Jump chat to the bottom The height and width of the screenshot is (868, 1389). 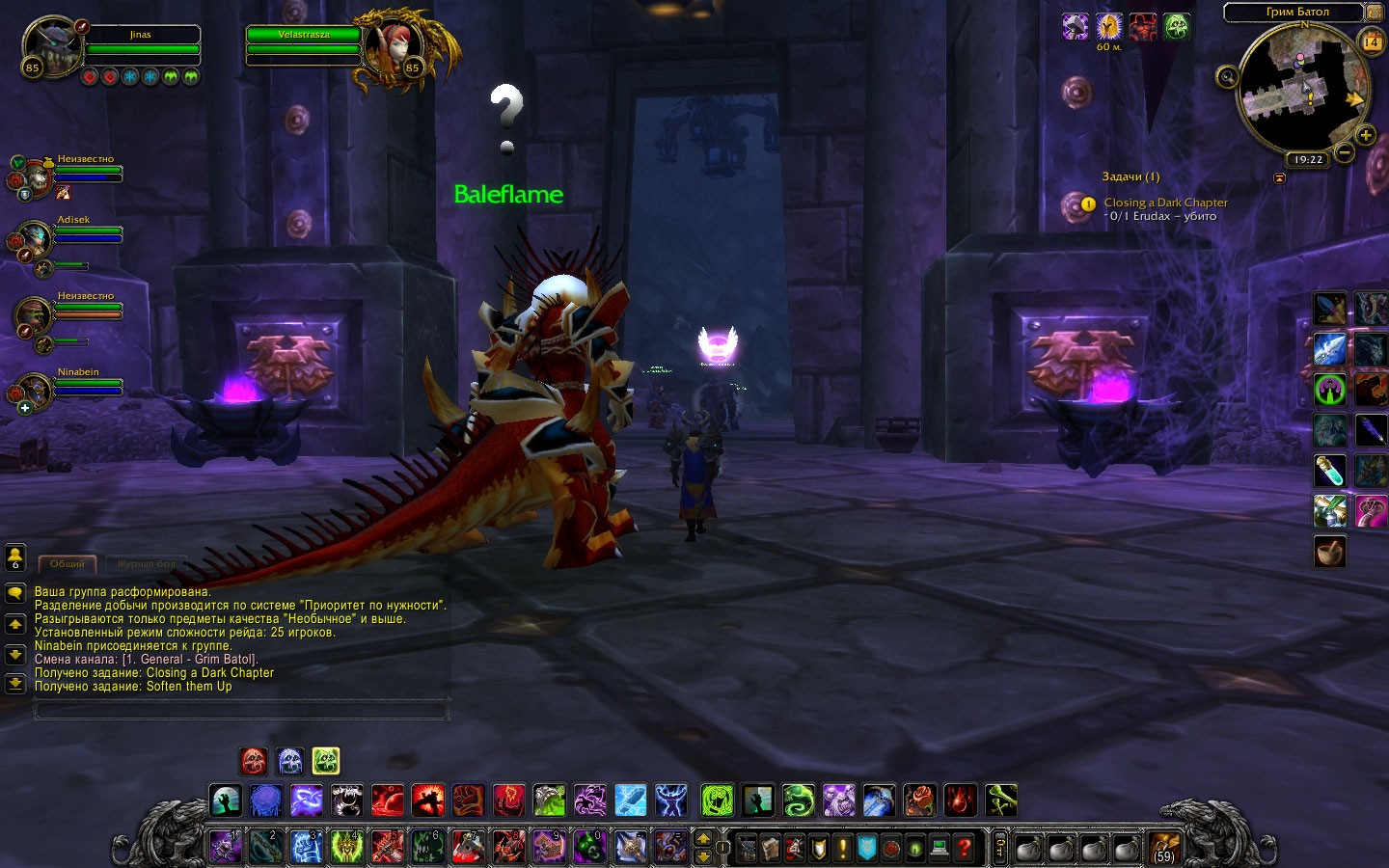15,684
